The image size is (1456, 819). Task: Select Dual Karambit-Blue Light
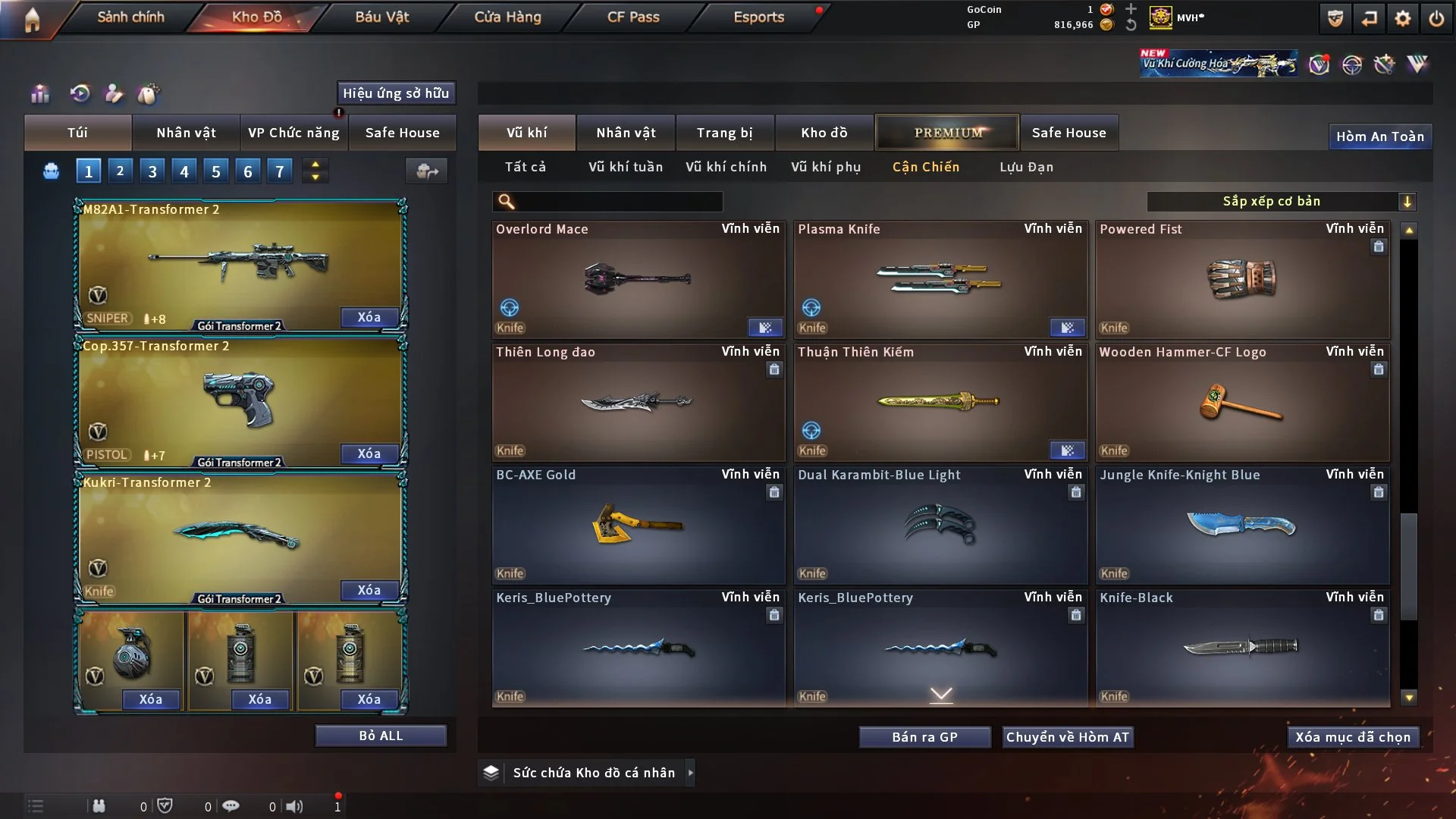point(940,525)
